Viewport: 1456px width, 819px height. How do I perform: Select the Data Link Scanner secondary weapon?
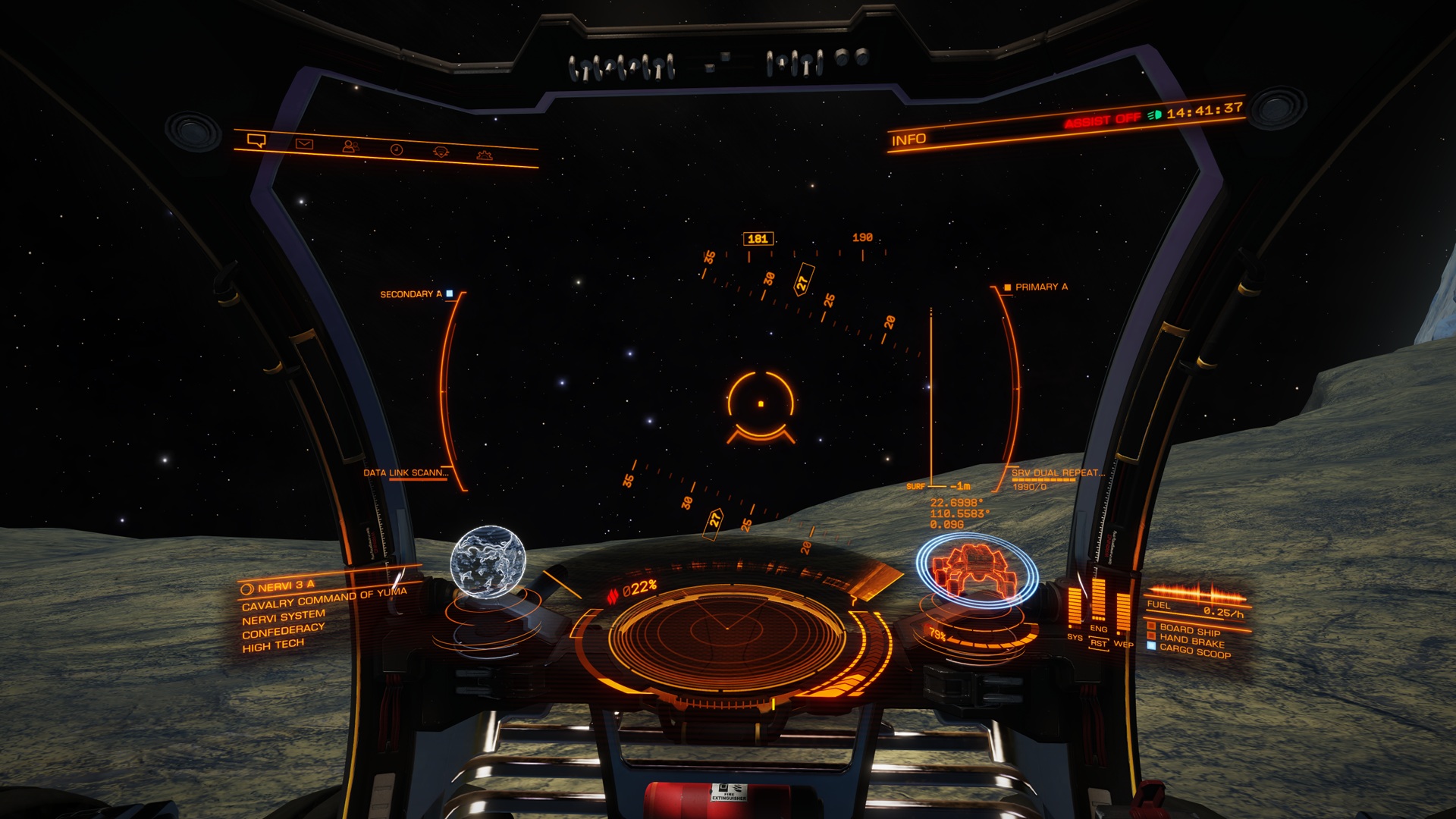405,472
